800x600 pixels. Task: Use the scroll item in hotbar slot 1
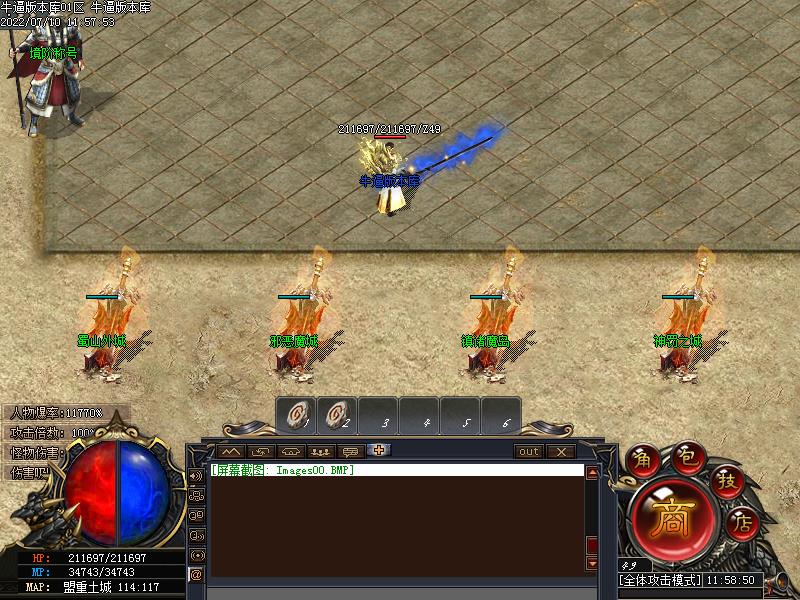coord(297,416)
